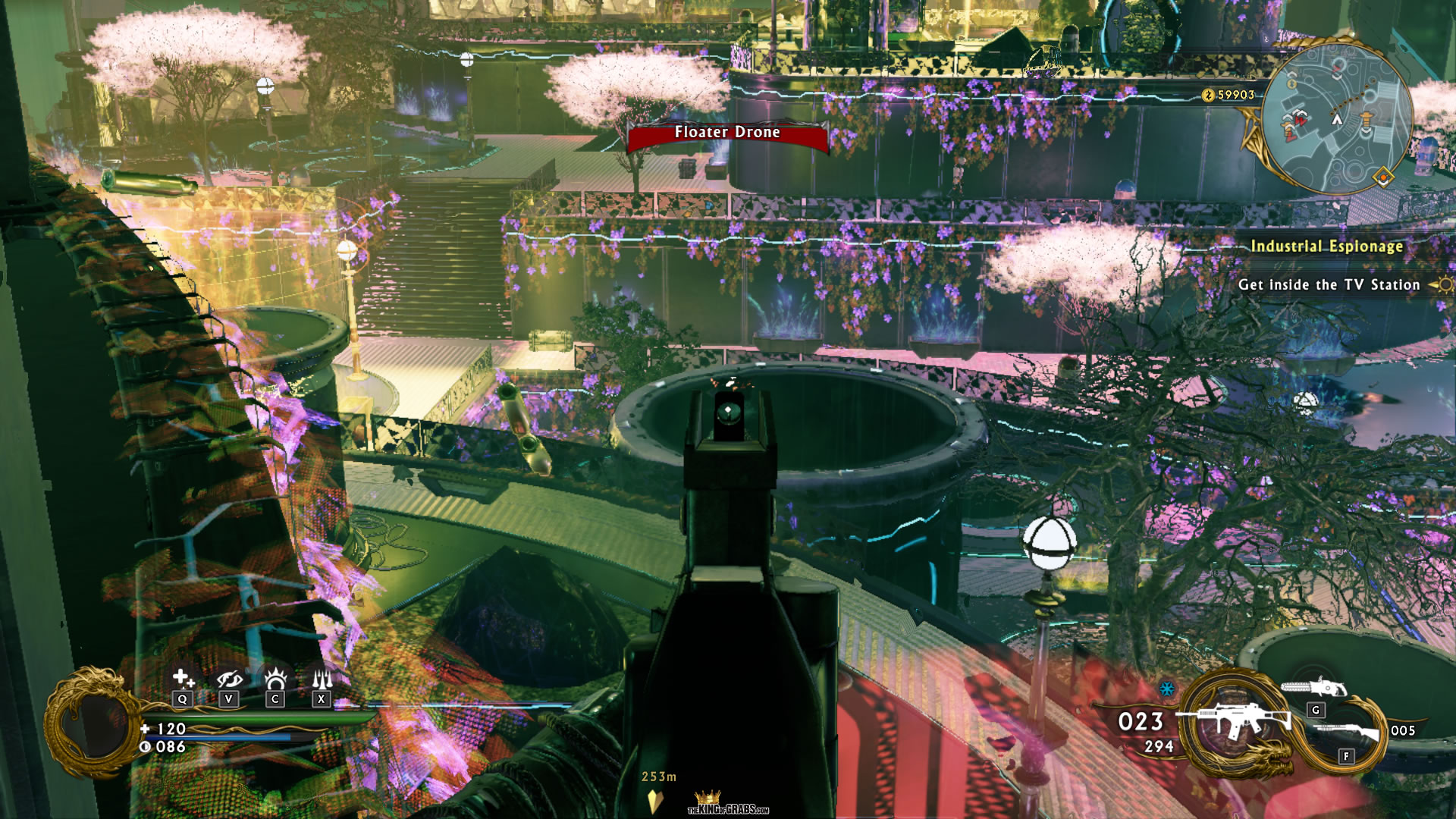Screen dimensions: 1456x819
Task: Click the Get inside the TV Station objective
Action: point(1329,285)
